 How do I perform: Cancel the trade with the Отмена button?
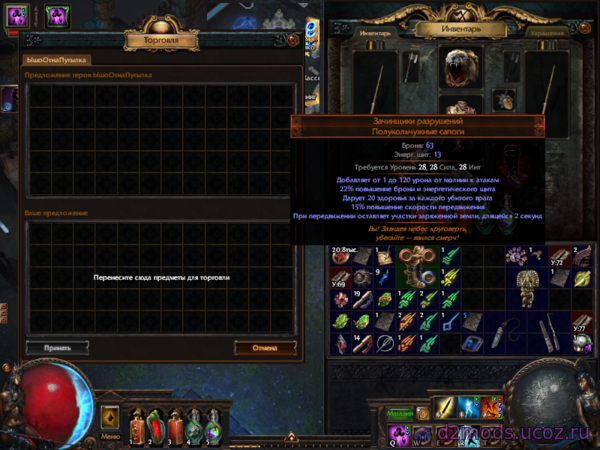tap(265, 348)
